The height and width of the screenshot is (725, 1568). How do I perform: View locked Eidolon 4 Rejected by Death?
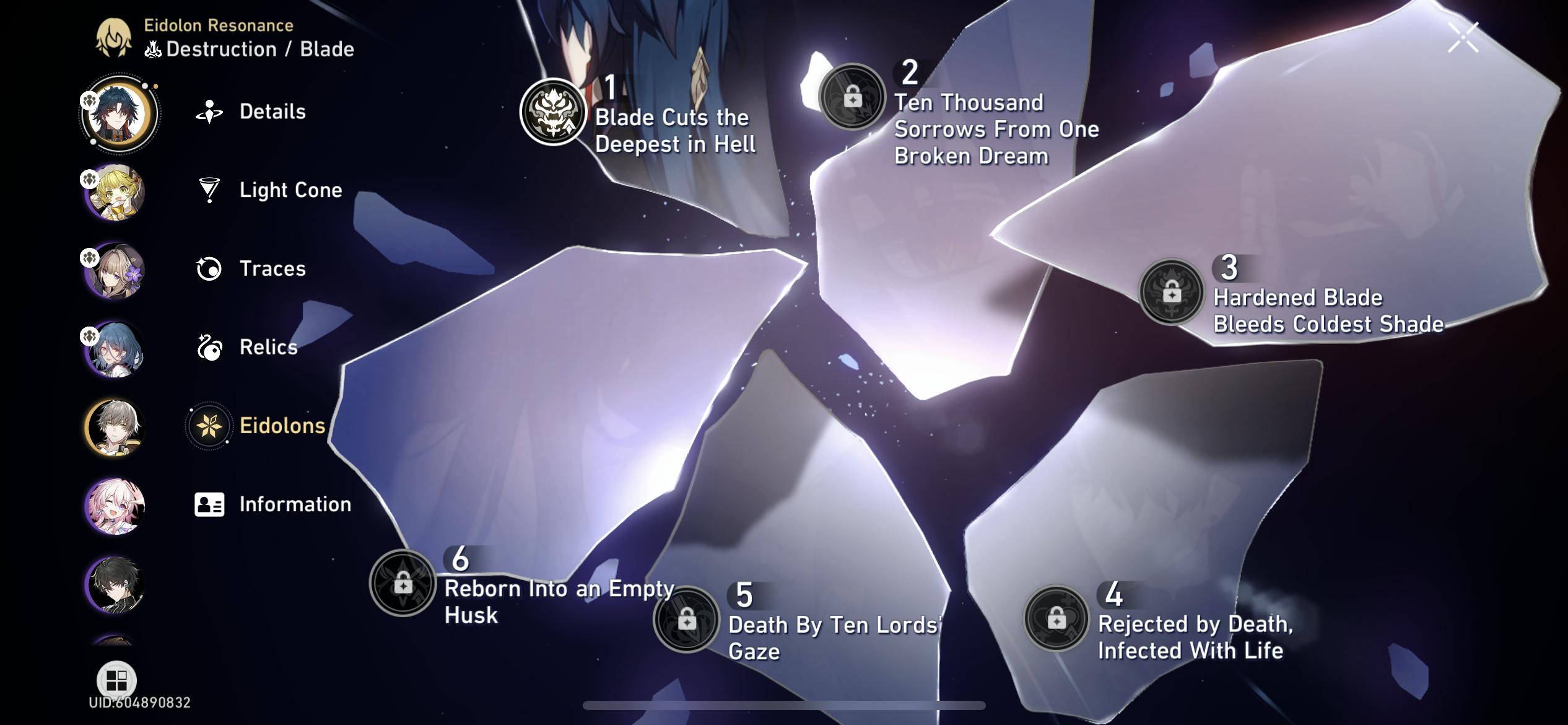pyautogui.click(x=1056, y=618)
